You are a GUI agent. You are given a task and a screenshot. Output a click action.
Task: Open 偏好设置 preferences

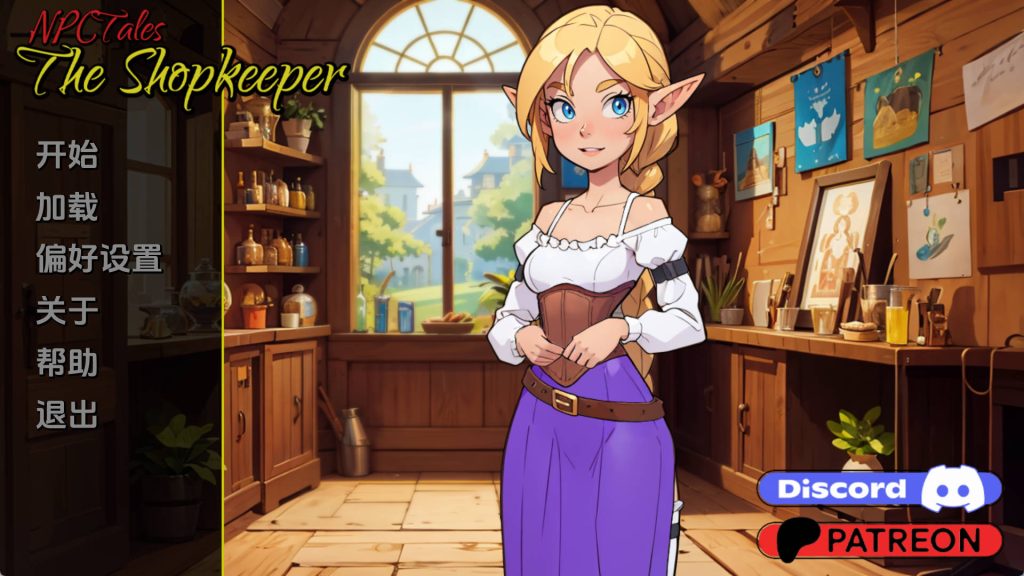coord(99,259)
